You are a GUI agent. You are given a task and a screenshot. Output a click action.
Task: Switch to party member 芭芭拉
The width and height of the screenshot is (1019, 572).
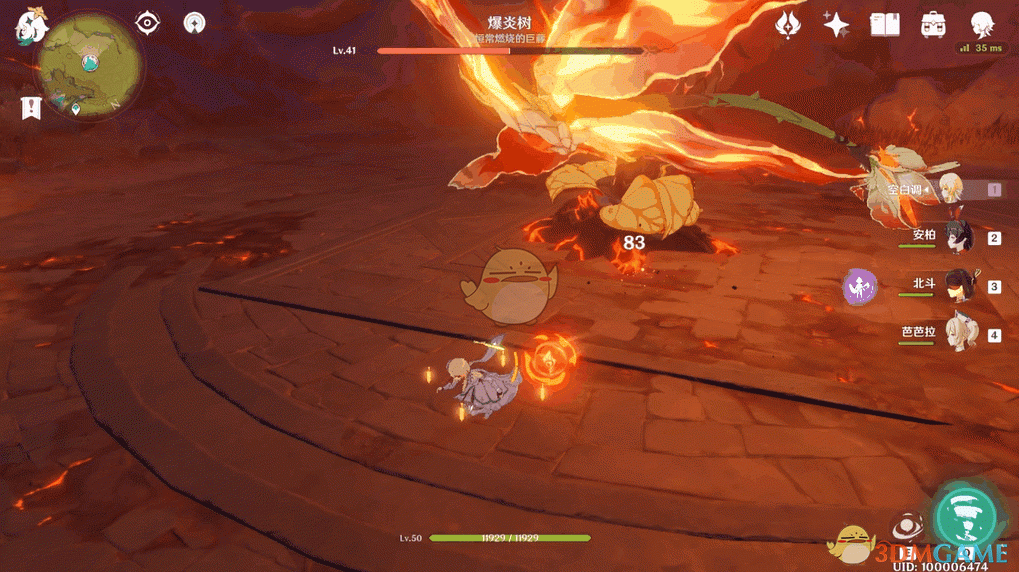958,335
